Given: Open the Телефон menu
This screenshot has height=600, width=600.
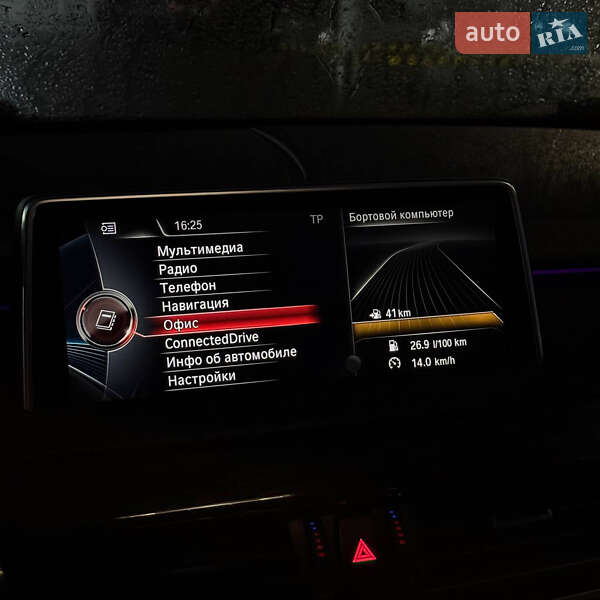Looking at the screenshot, I should pos(188,286).
